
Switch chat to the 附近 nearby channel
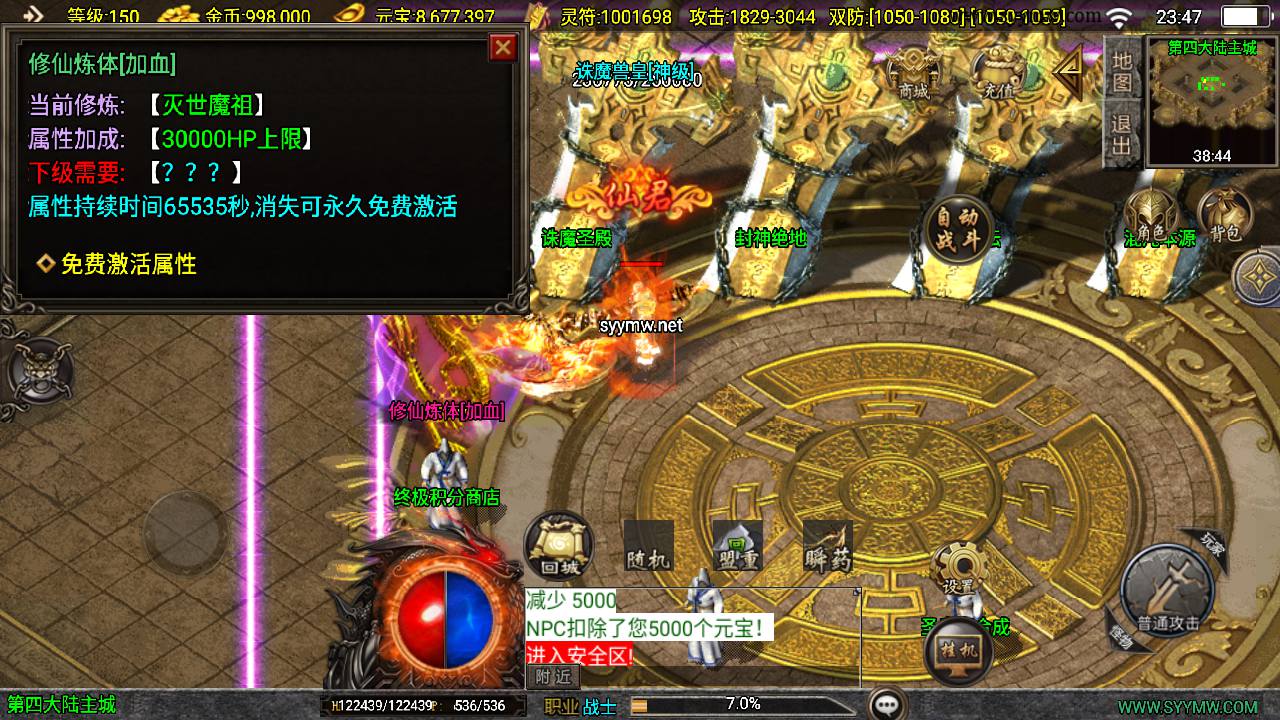(x=553, y=676)
